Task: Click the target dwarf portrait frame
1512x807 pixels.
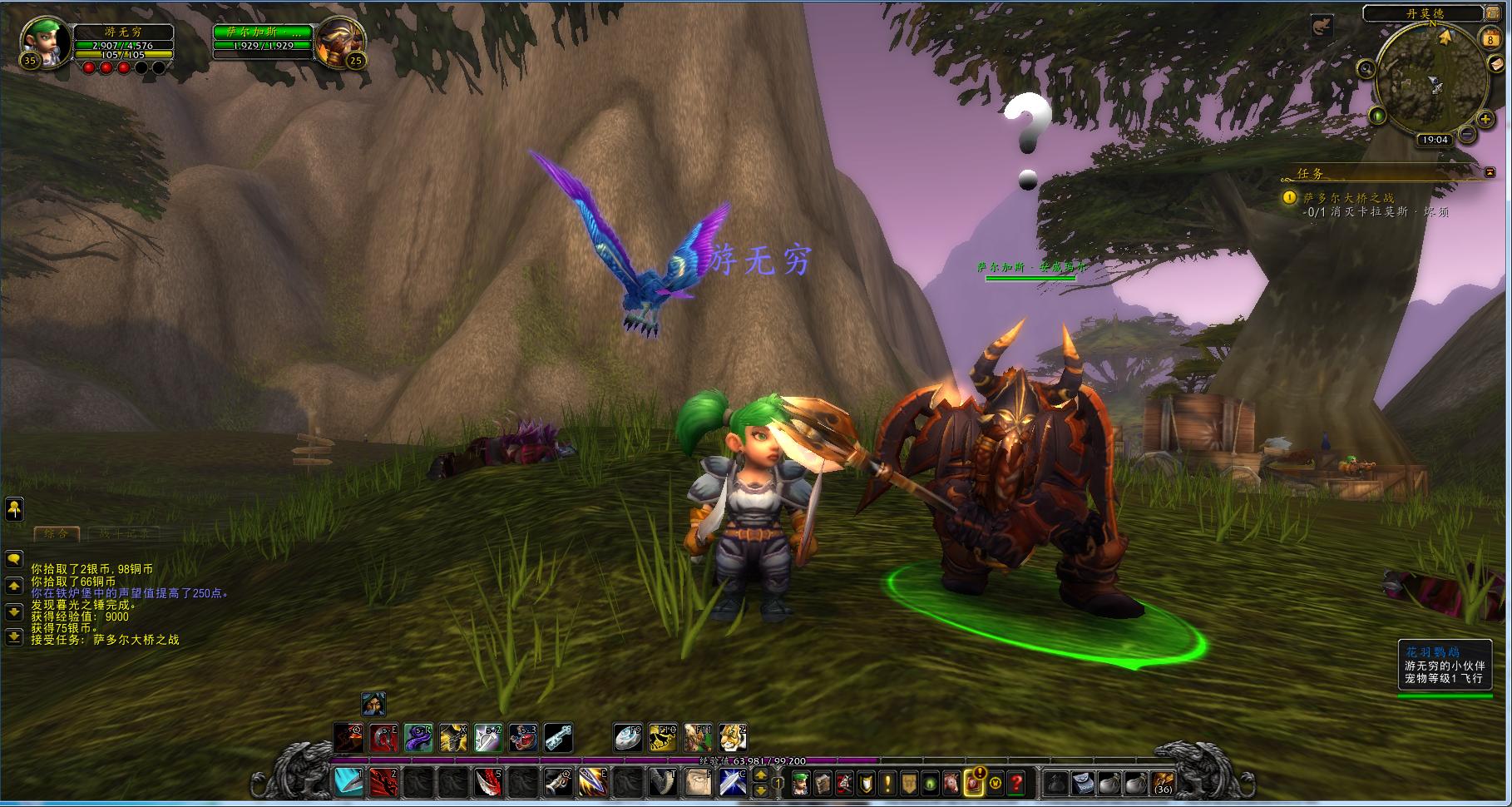Action: point(339,42)
